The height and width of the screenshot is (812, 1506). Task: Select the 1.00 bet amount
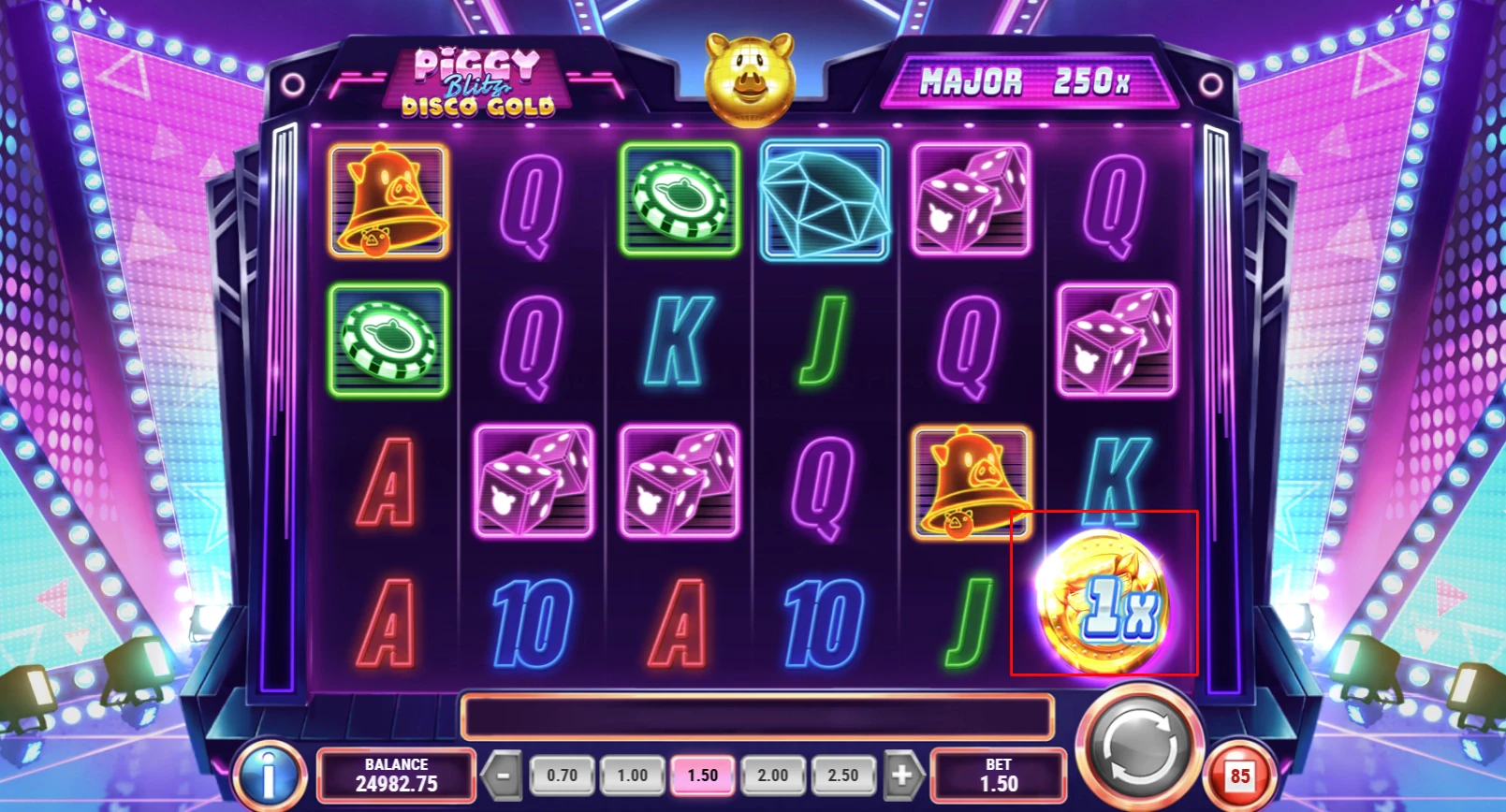click(x=633, y=775)
